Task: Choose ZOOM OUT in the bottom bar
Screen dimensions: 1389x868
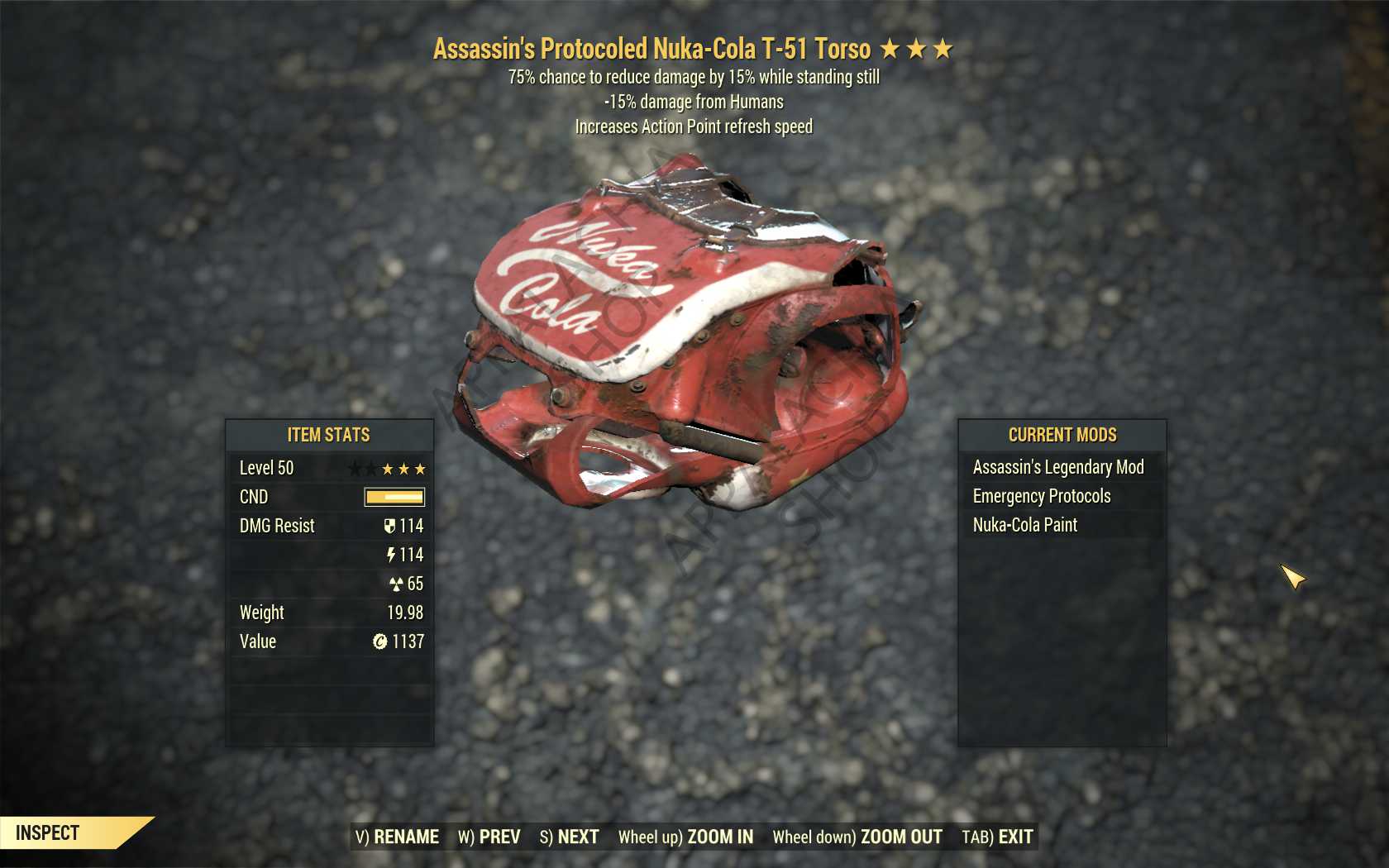Action: 857,837
